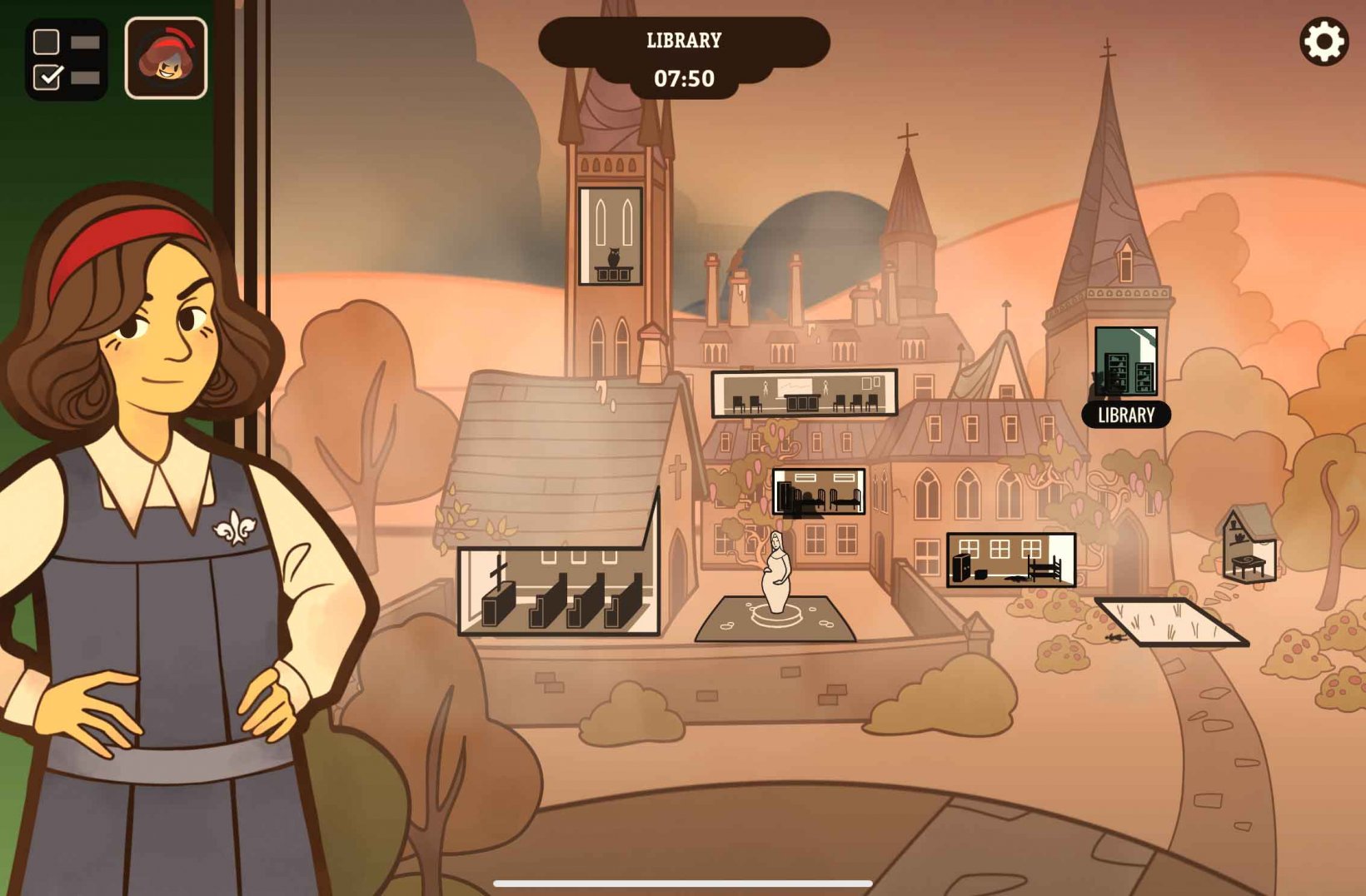Image resolution: width=1366 pixels, height=896 pixels.
Task: Toggle the checked box on the checklist icon
Action: pyautogui.click(x=48, y=75)
